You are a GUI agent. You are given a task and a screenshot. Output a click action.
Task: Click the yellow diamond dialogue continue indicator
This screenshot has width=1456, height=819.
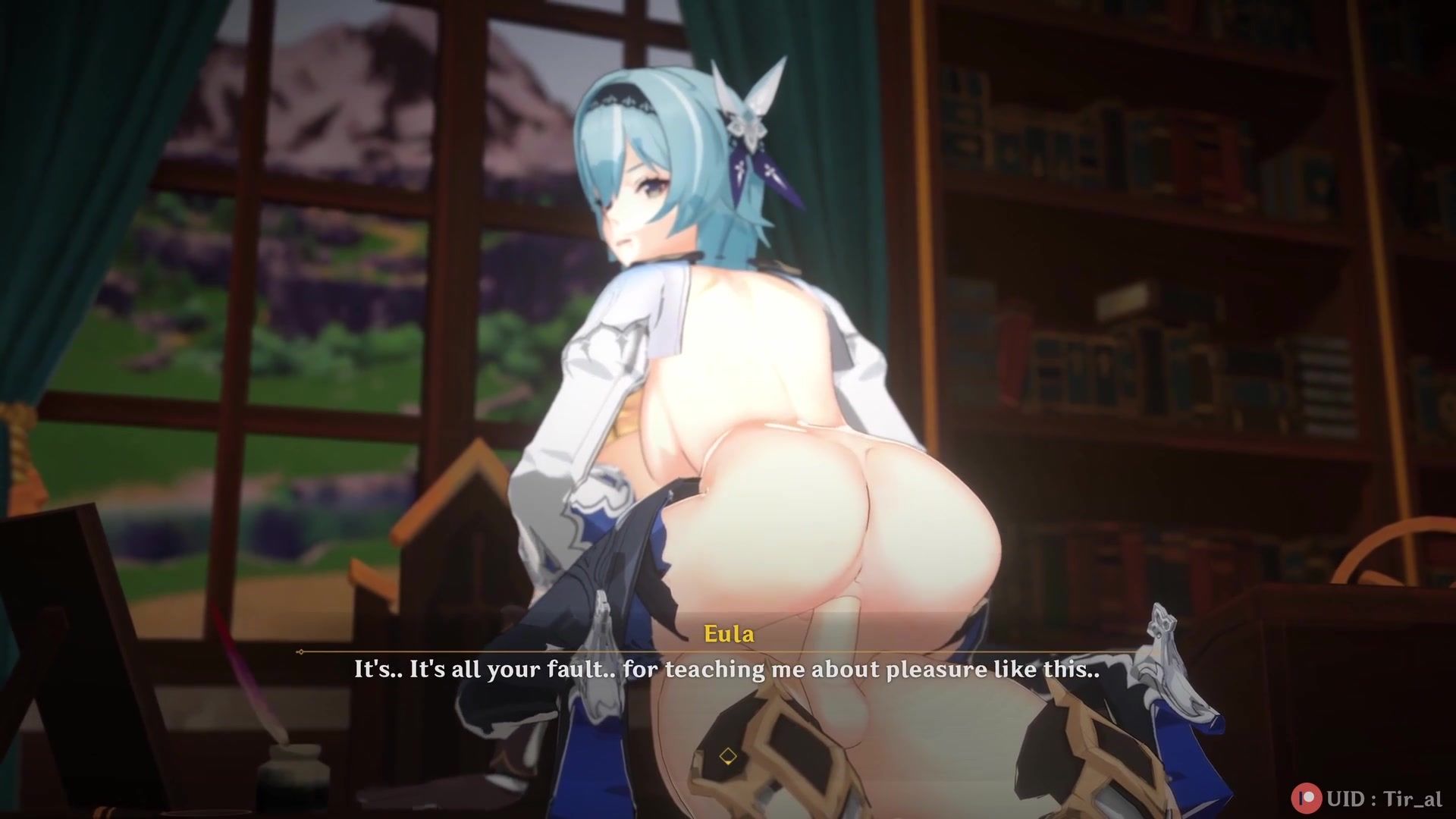727,756
